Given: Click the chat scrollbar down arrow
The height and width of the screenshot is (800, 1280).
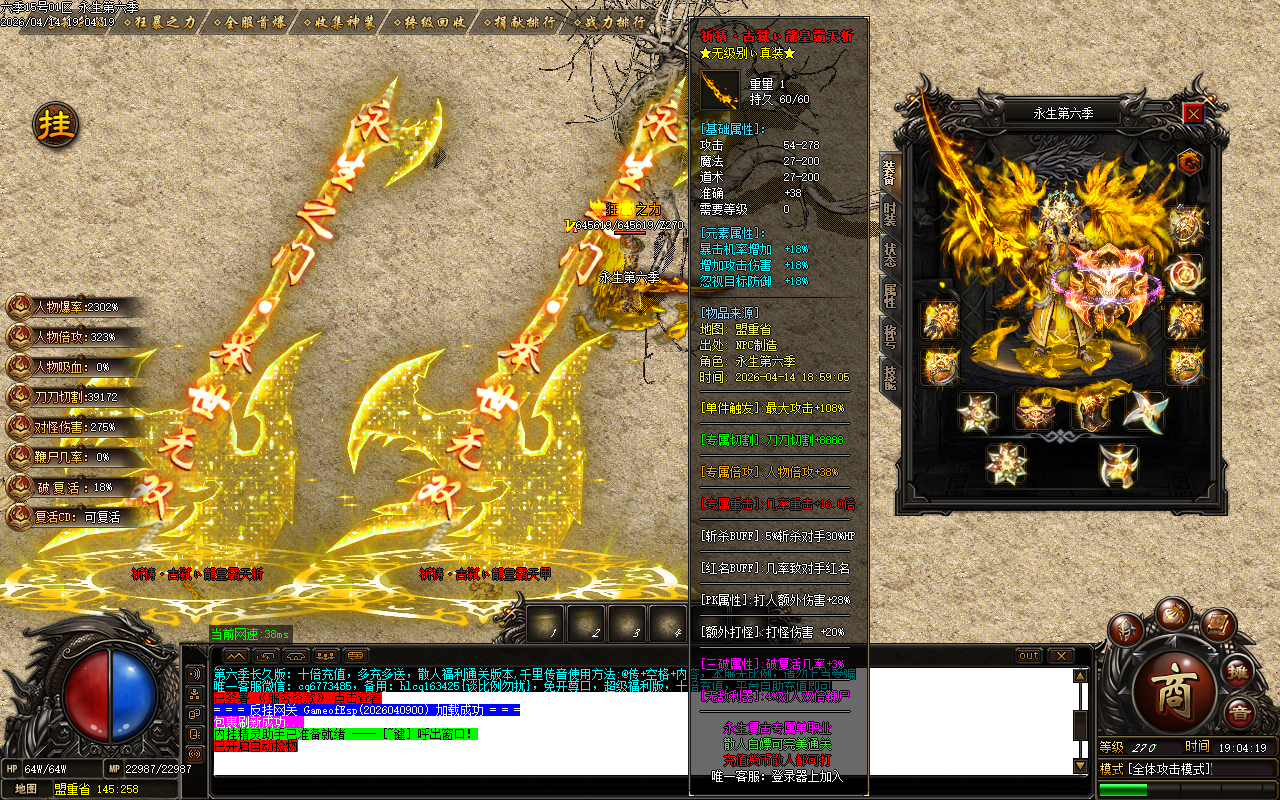Looking at the screenshot, I should tap(1080, 766).
